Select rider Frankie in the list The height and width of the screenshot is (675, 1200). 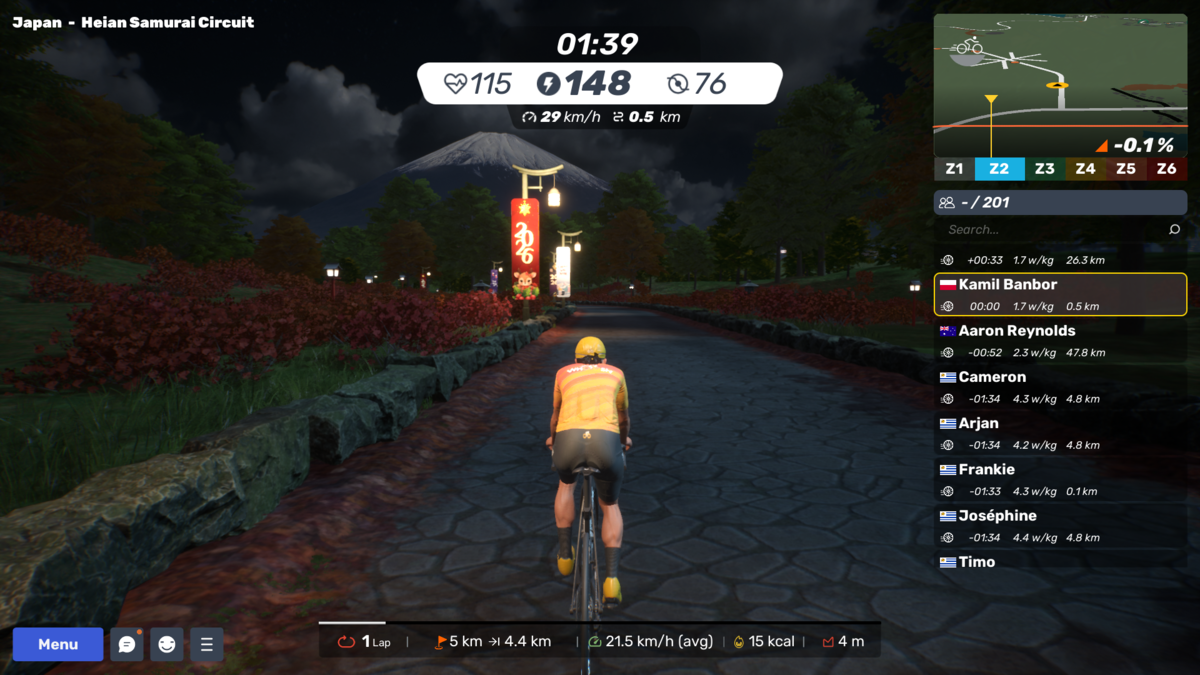[x=1060, y=479]
